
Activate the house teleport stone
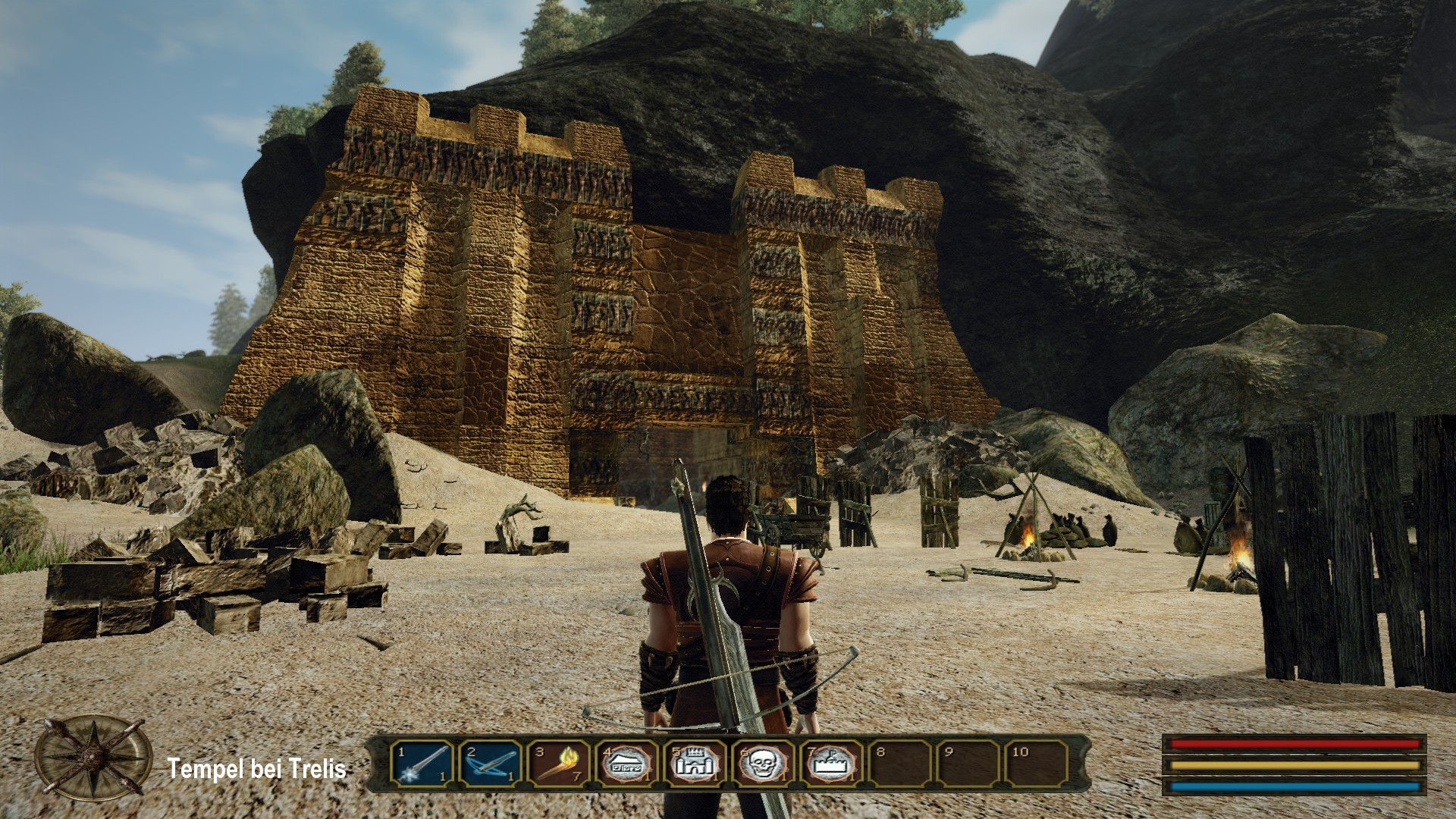(x=626, y=764)
